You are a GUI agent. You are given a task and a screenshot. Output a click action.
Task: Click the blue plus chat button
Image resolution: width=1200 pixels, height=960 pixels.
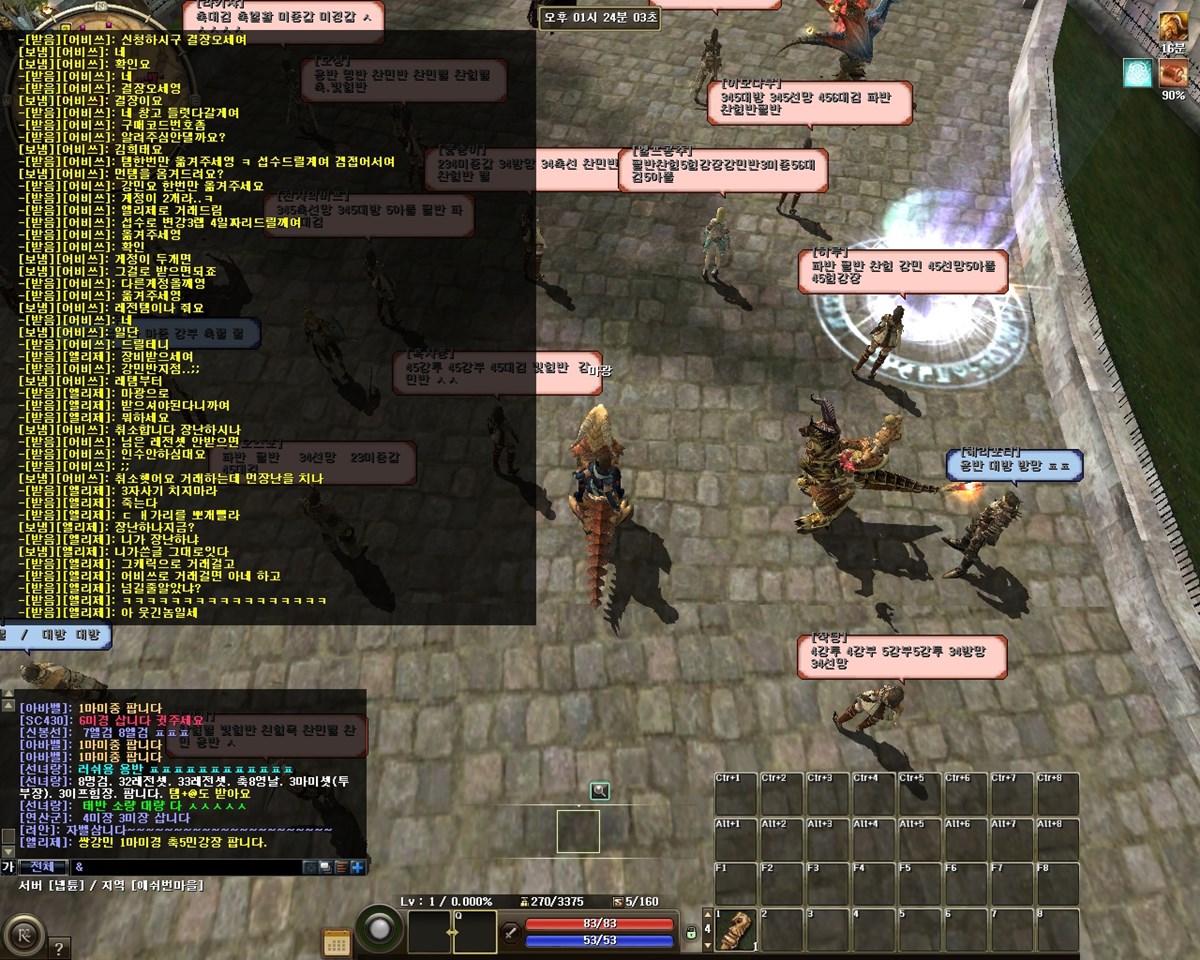pyautogui.click(x=357, y=867)
